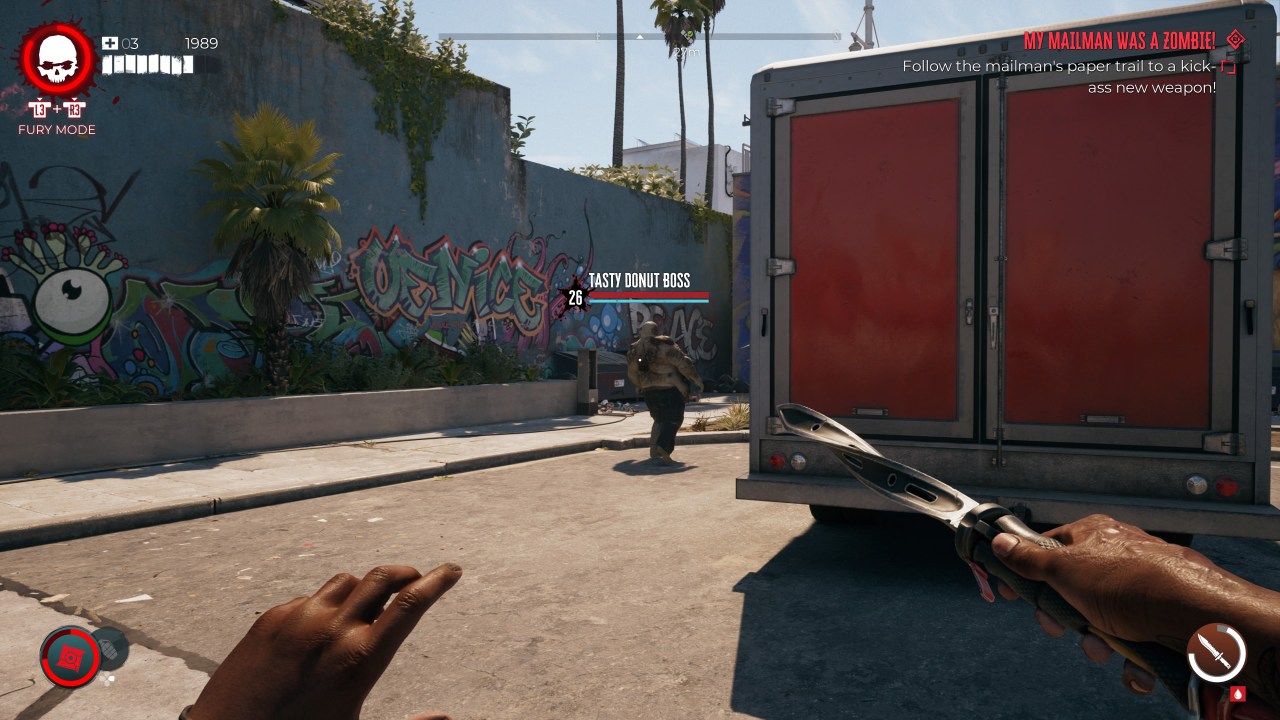Image resolution: width=1280 pixels, height=720 pixels.
Task: Select the TASTY DONUT BOSS nameplate
Action: click(641, 280)
